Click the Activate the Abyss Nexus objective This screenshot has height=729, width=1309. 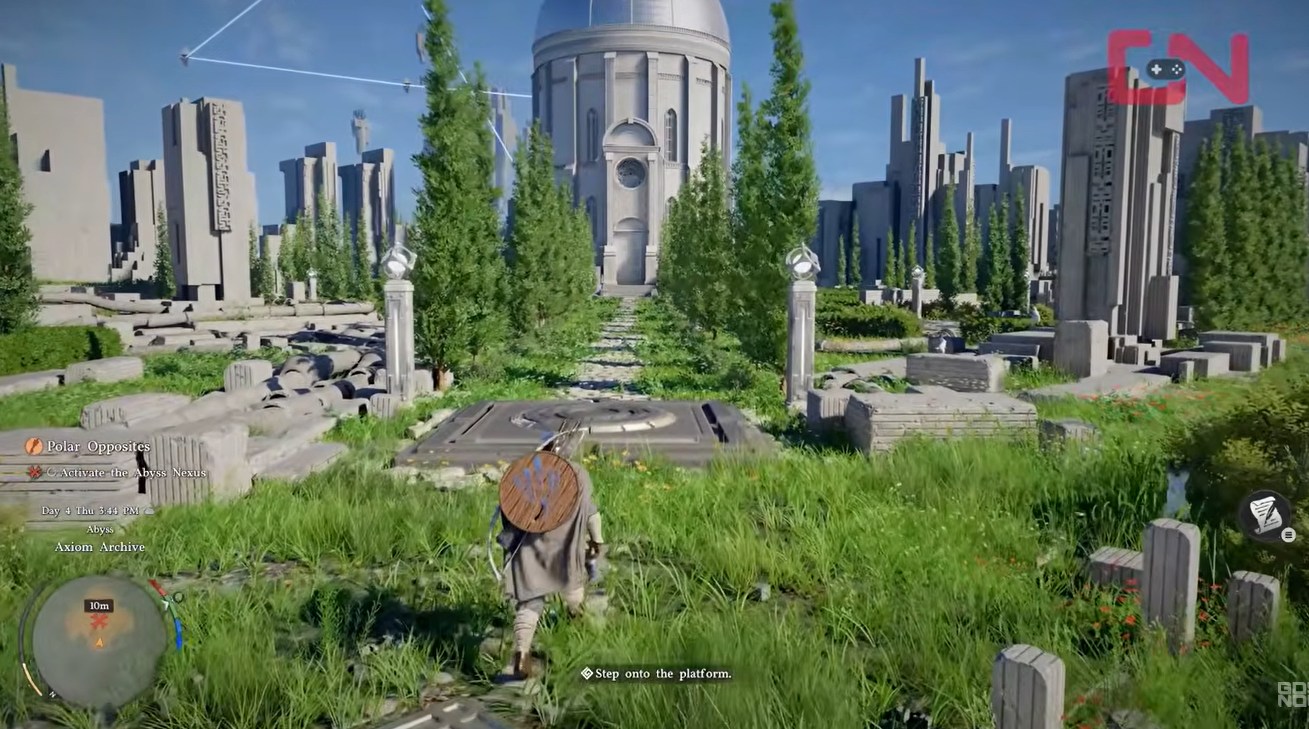coord(124,472)
